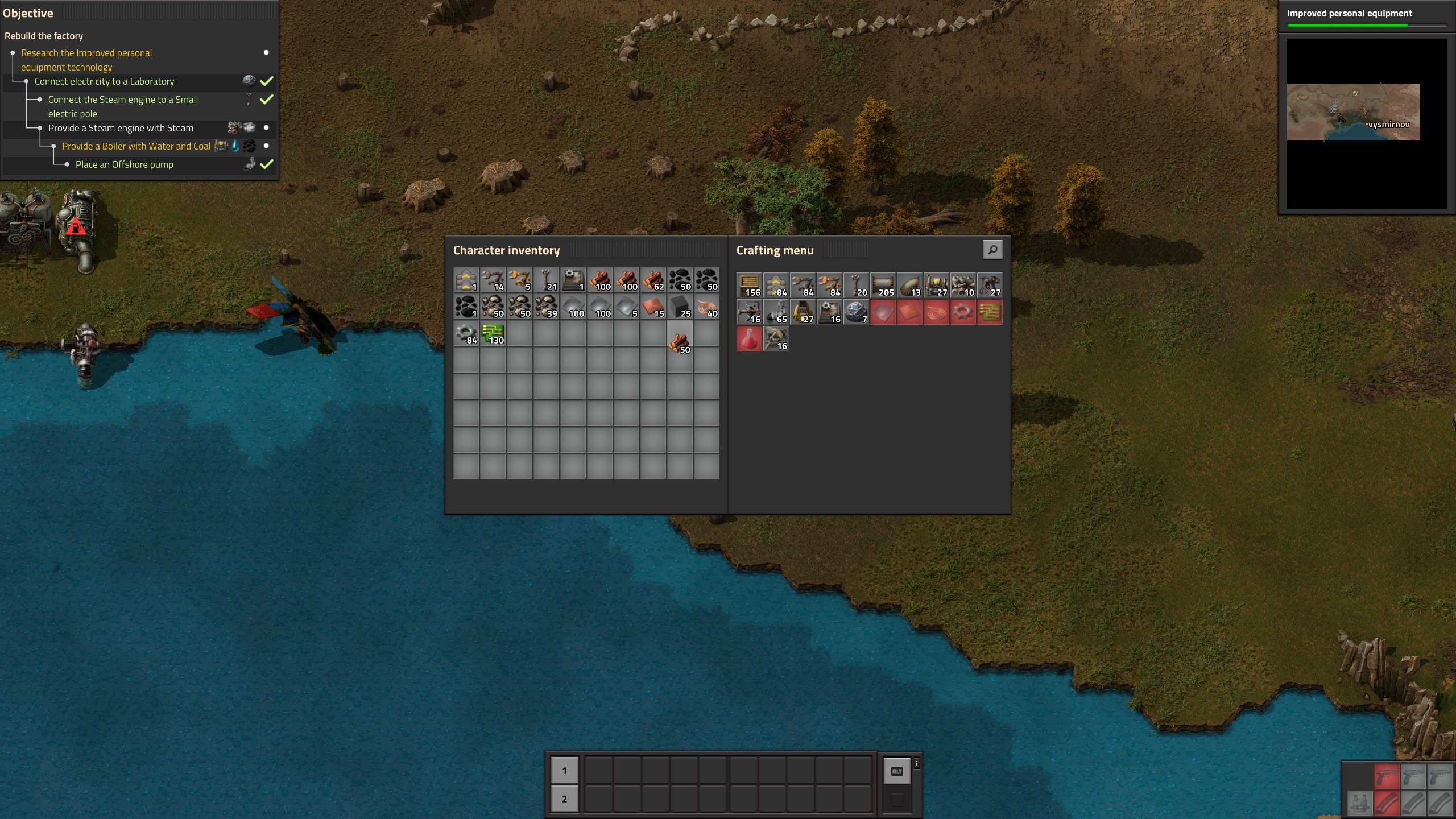1456x819 pixels.
Task: Take the copper cable stack of 40
Action: pos(706,307)
